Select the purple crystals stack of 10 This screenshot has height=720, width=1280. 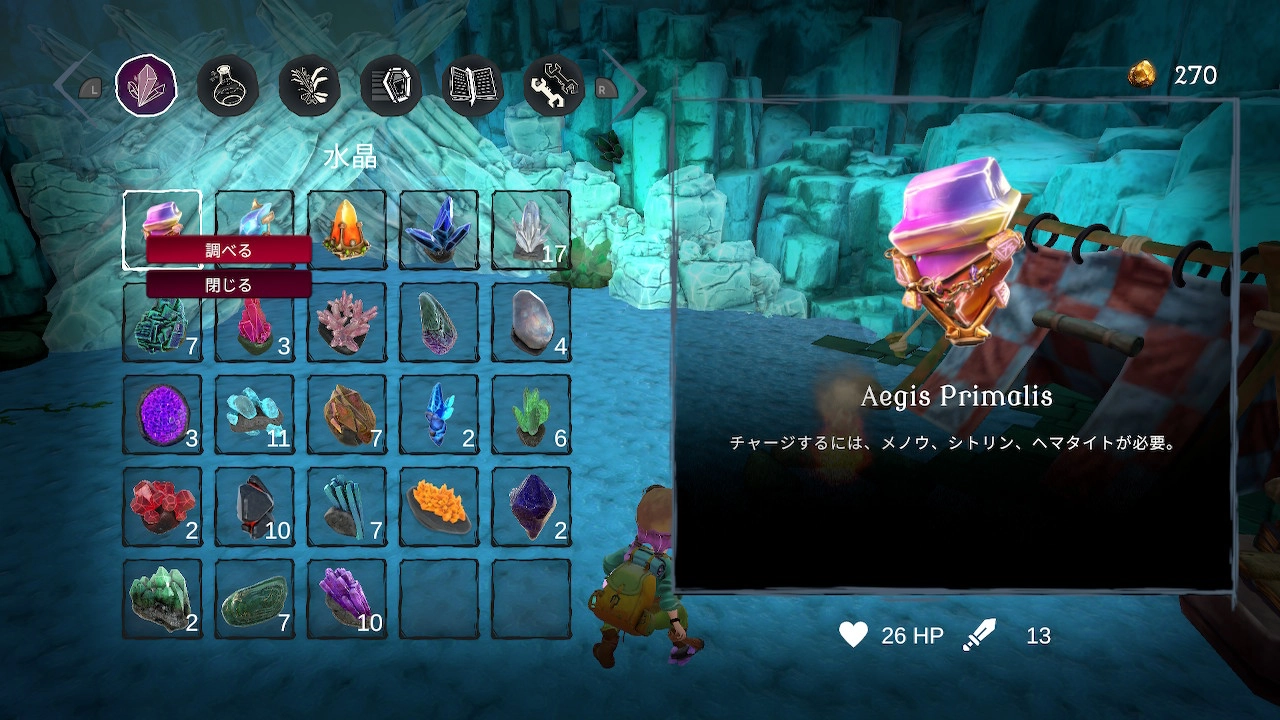coord(347,596)
